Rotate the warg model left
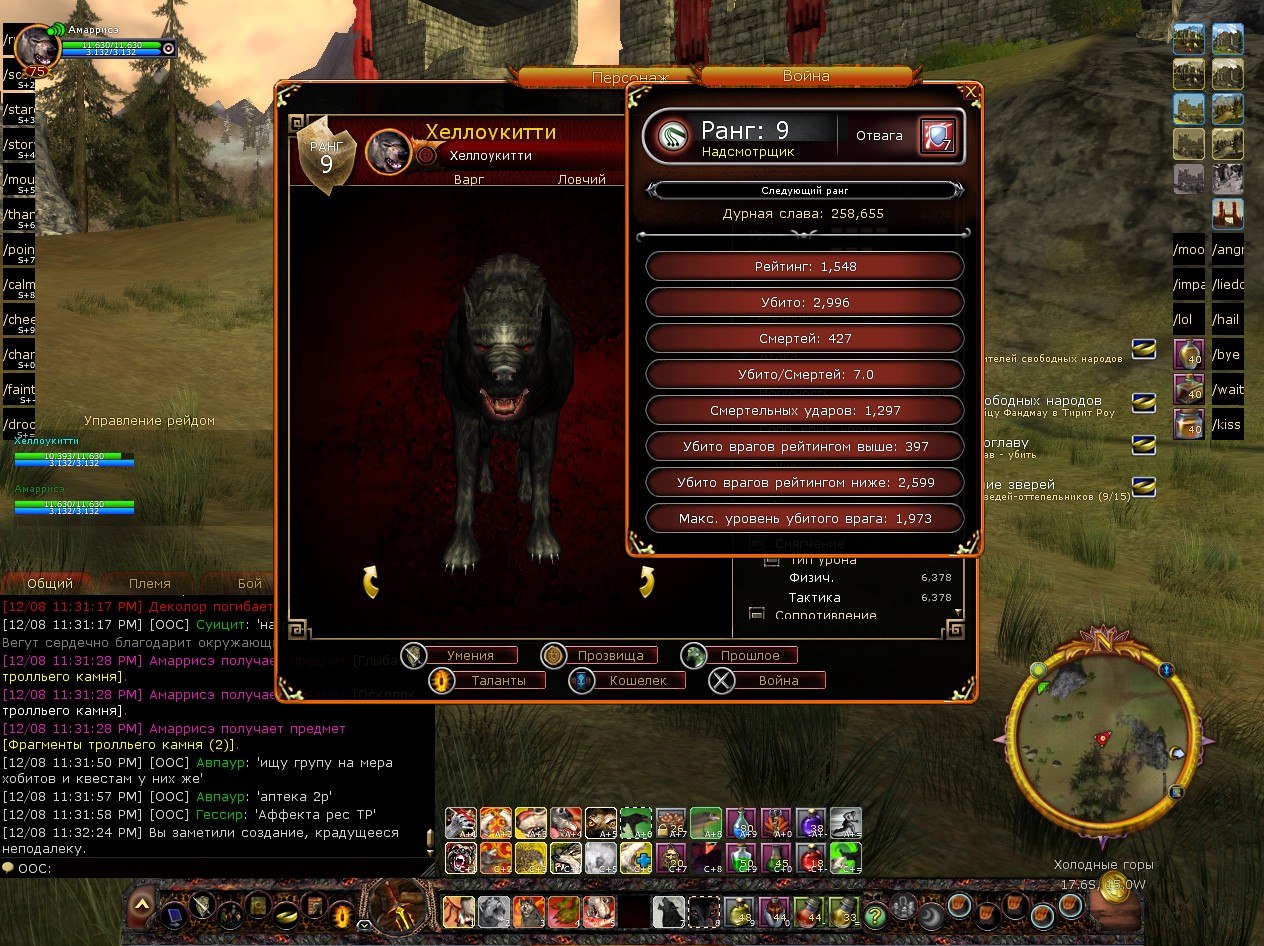Screen dimensions: 1264x946 tap(370, 581)
